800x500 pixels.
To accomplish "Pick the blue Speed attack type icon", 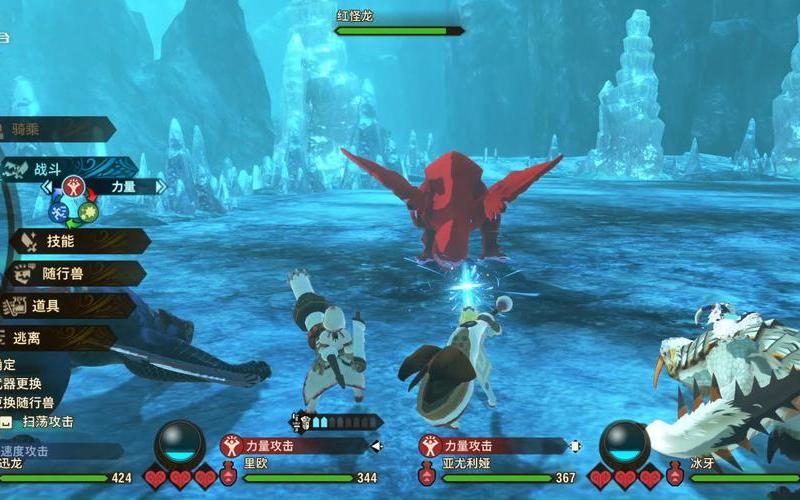I will 59,211.
